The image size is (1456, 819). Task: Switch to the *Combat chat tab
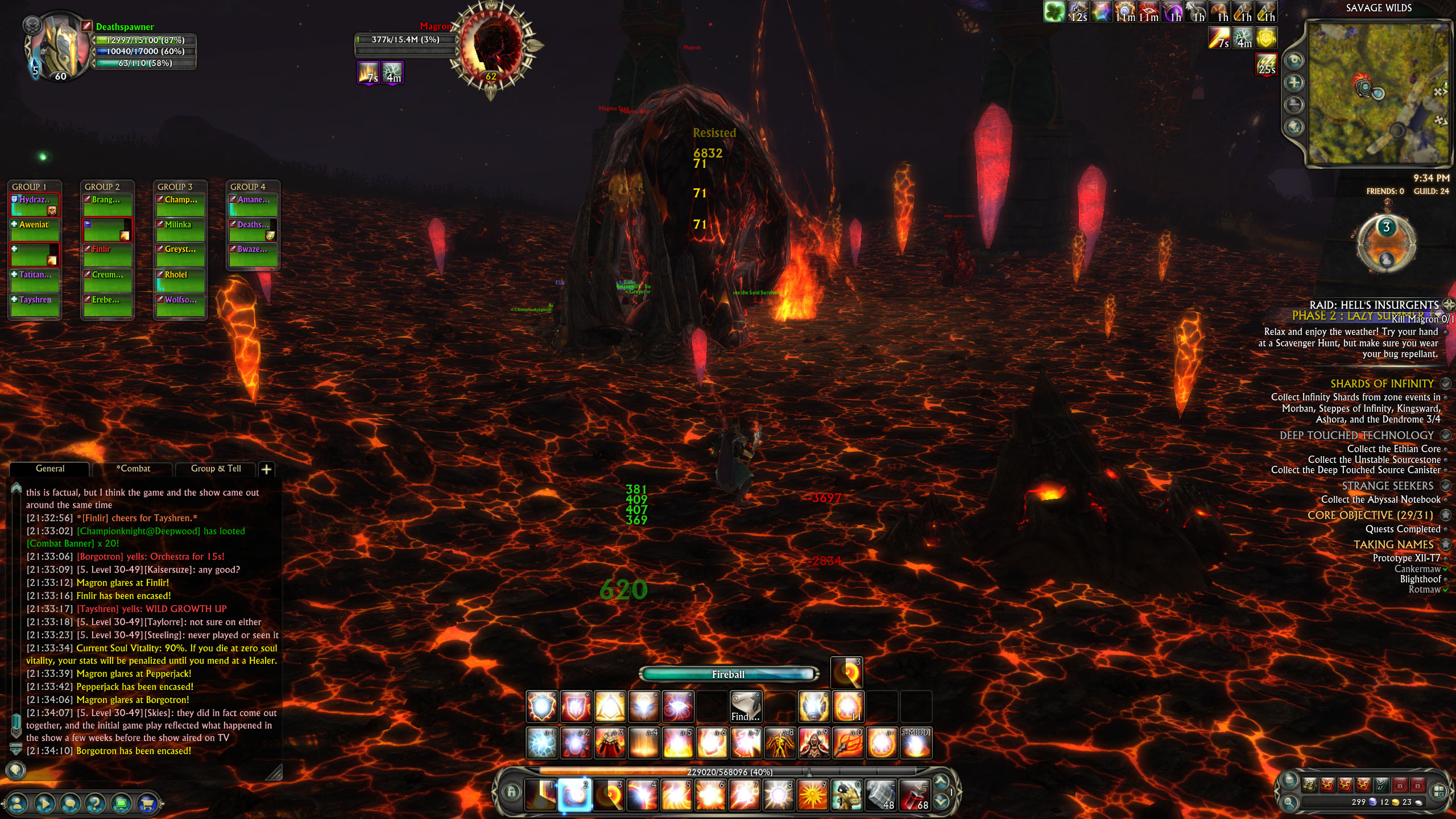pyautogui.click(x=133, y=469)
